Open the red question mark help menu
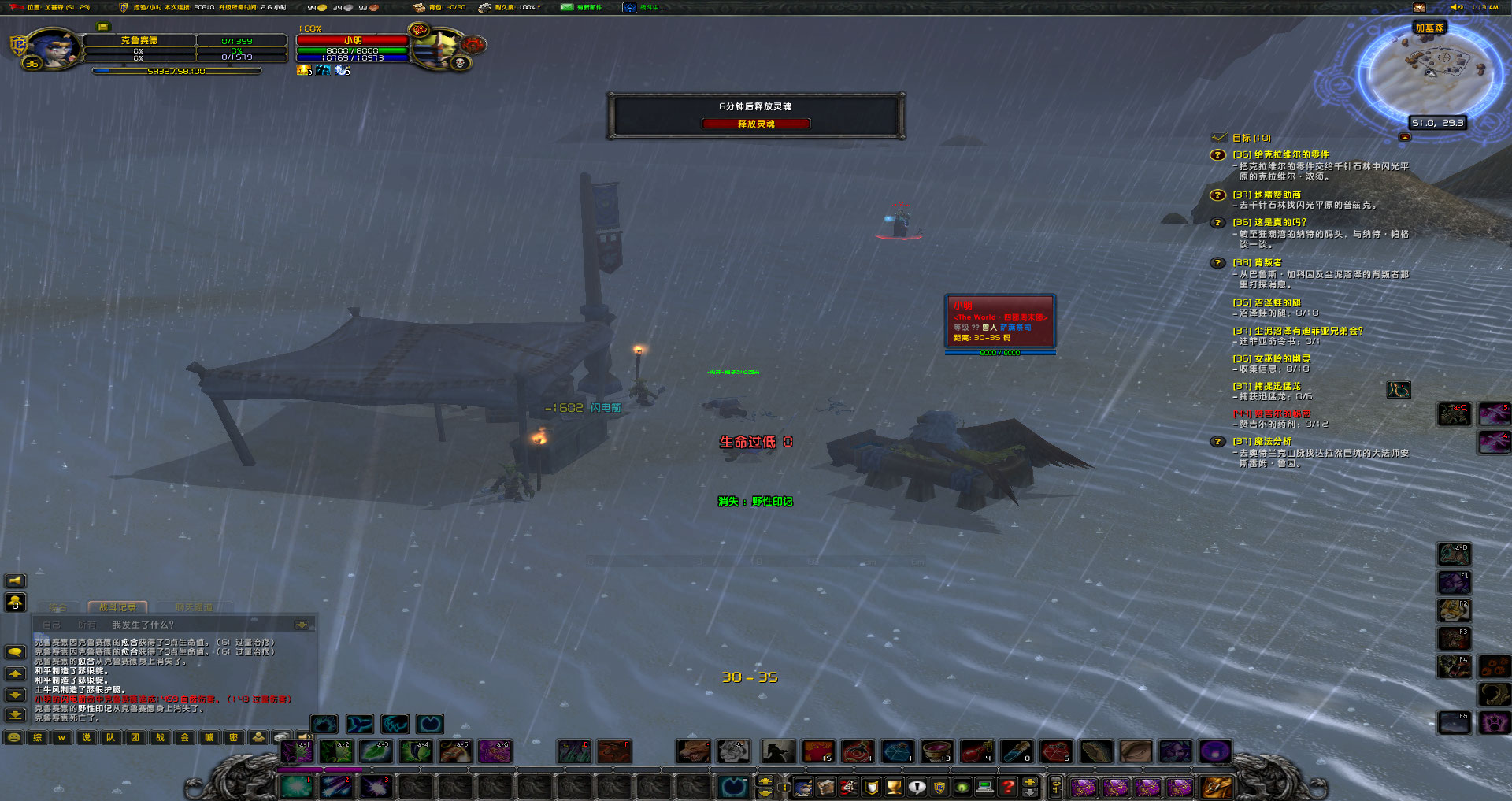The image size is (1512, 801). [1008, 786]
